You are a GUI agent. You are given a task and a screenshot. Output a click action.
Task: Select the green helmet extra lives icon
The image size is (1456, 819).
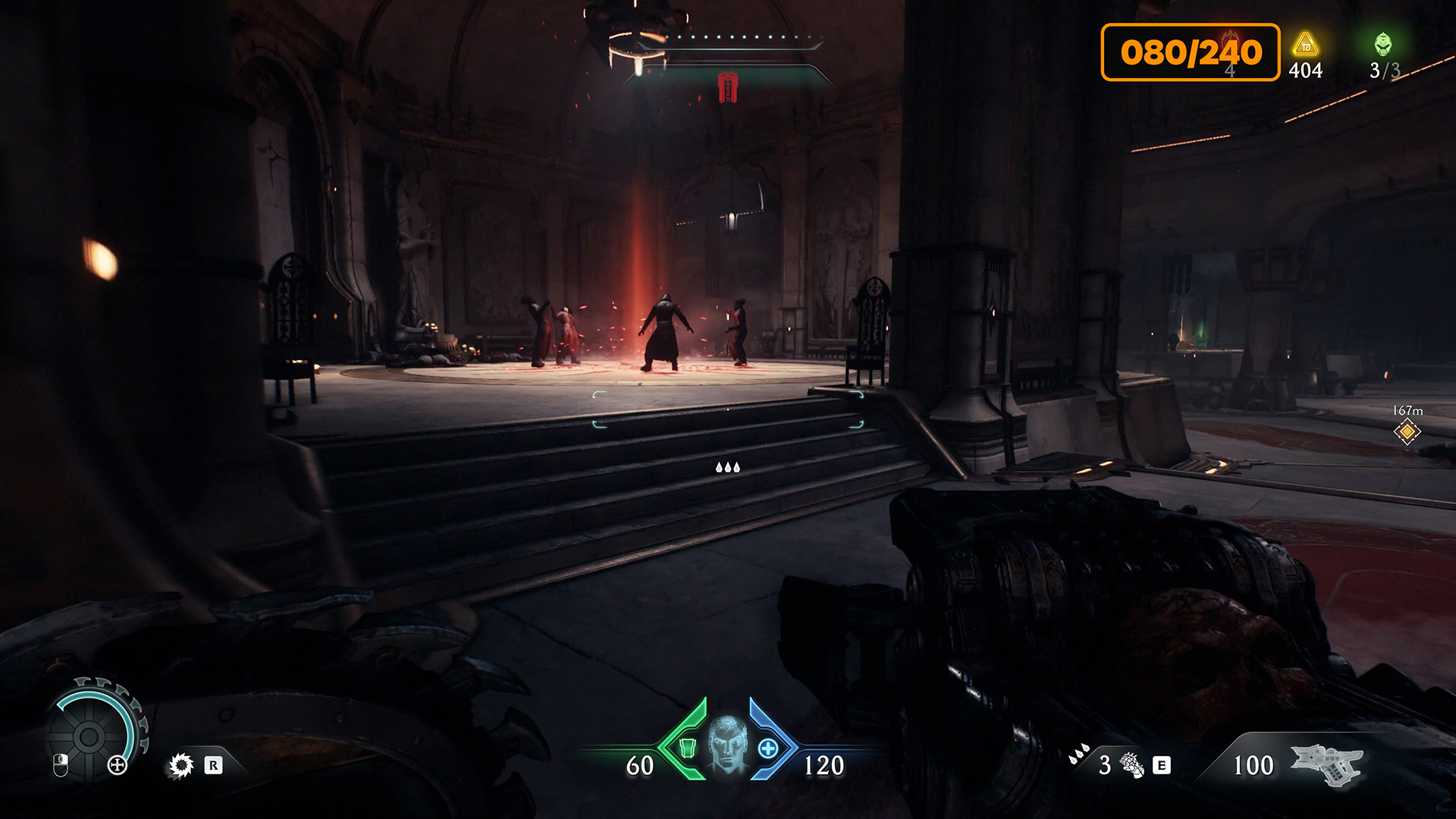[x=1383, y=44]
